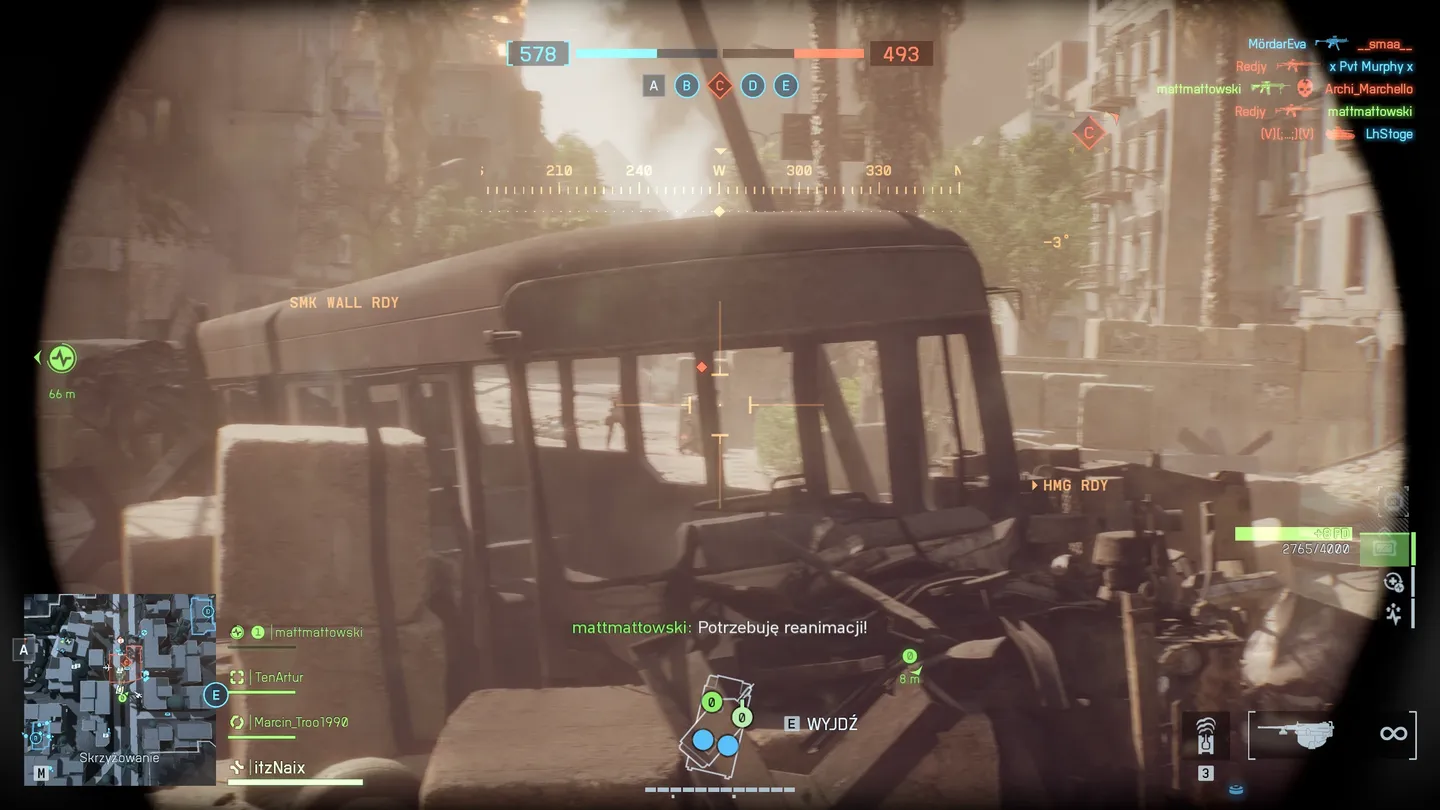Choose the mounted machine gun weapon slot
The image size is (1440, 810).
tap(1296, 734)
